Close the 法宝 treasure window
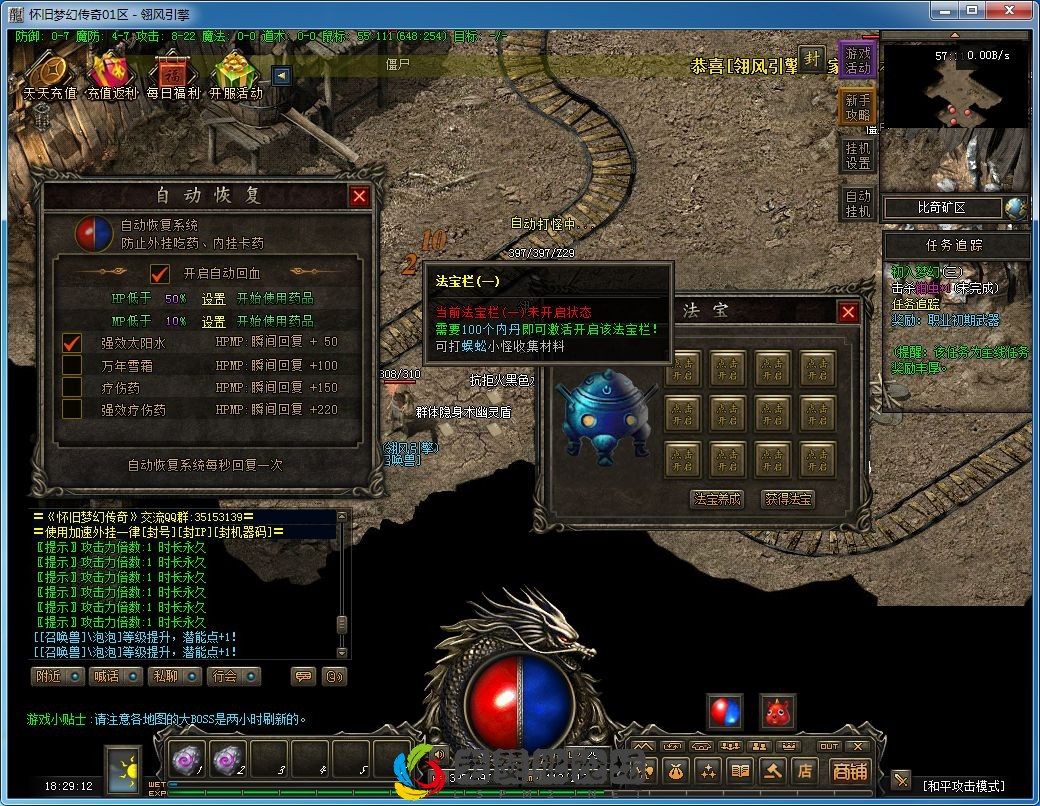The width and height of the screenshot is (1040, 806). [x=848, y=313]
